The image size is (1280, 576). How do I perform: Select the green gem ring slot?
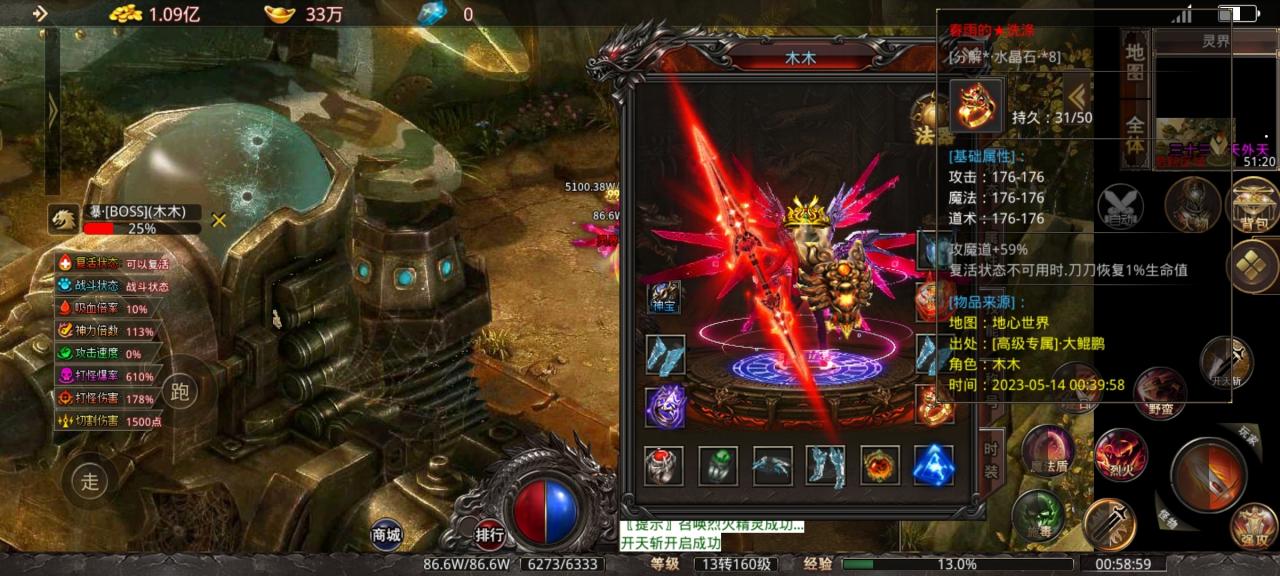(718, 466)
